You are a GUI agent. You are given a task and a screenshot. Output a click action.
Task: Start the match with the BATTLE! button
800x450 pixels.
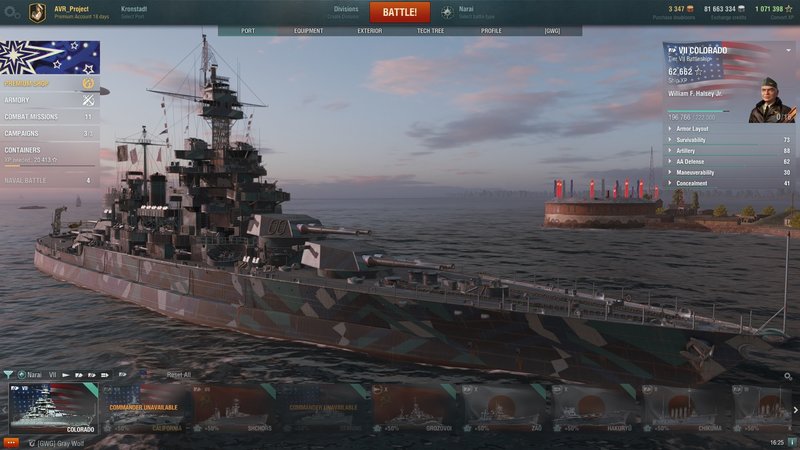point(400,12)
